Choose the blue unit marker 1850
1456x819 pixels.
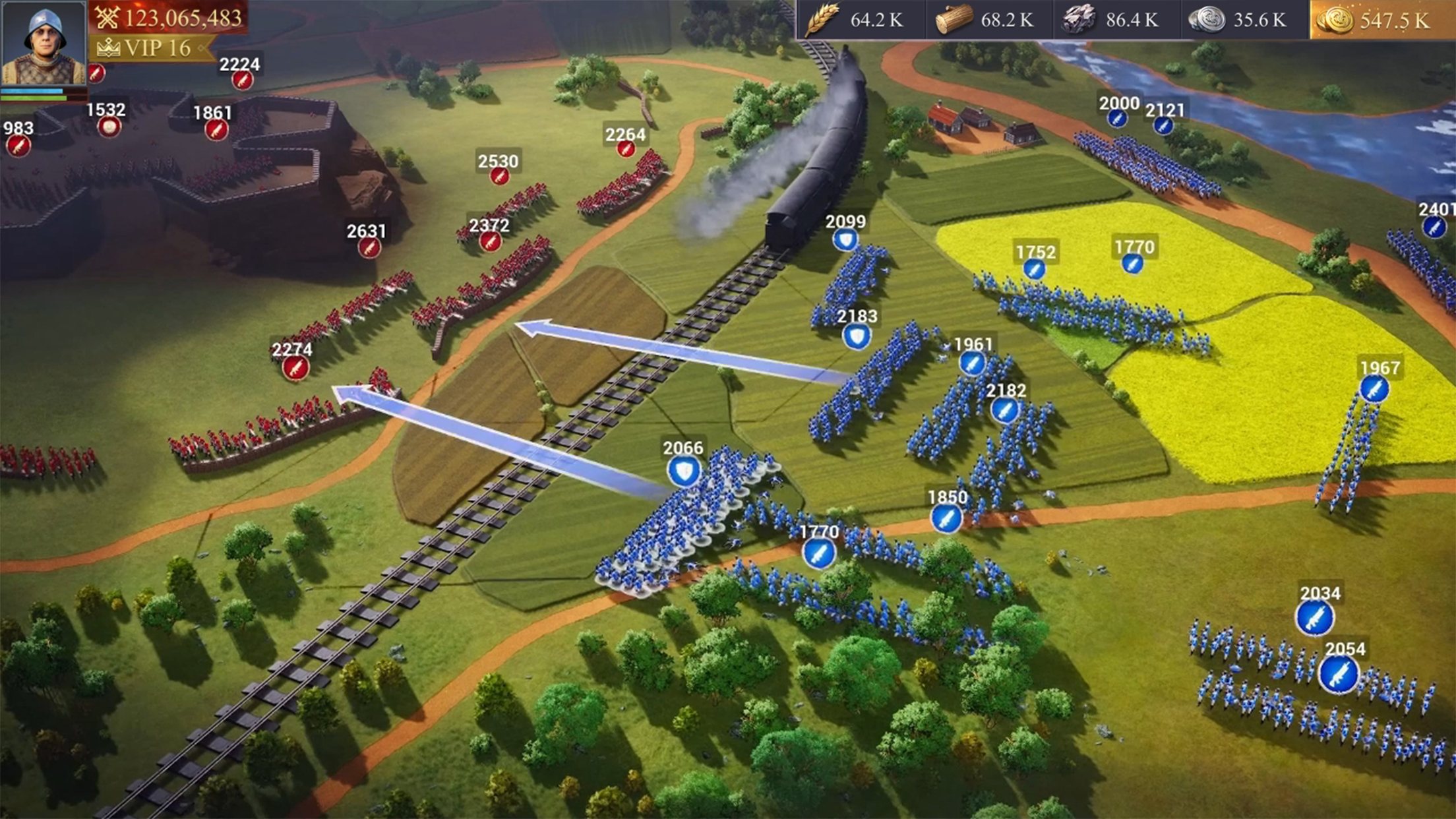point(946,518)
